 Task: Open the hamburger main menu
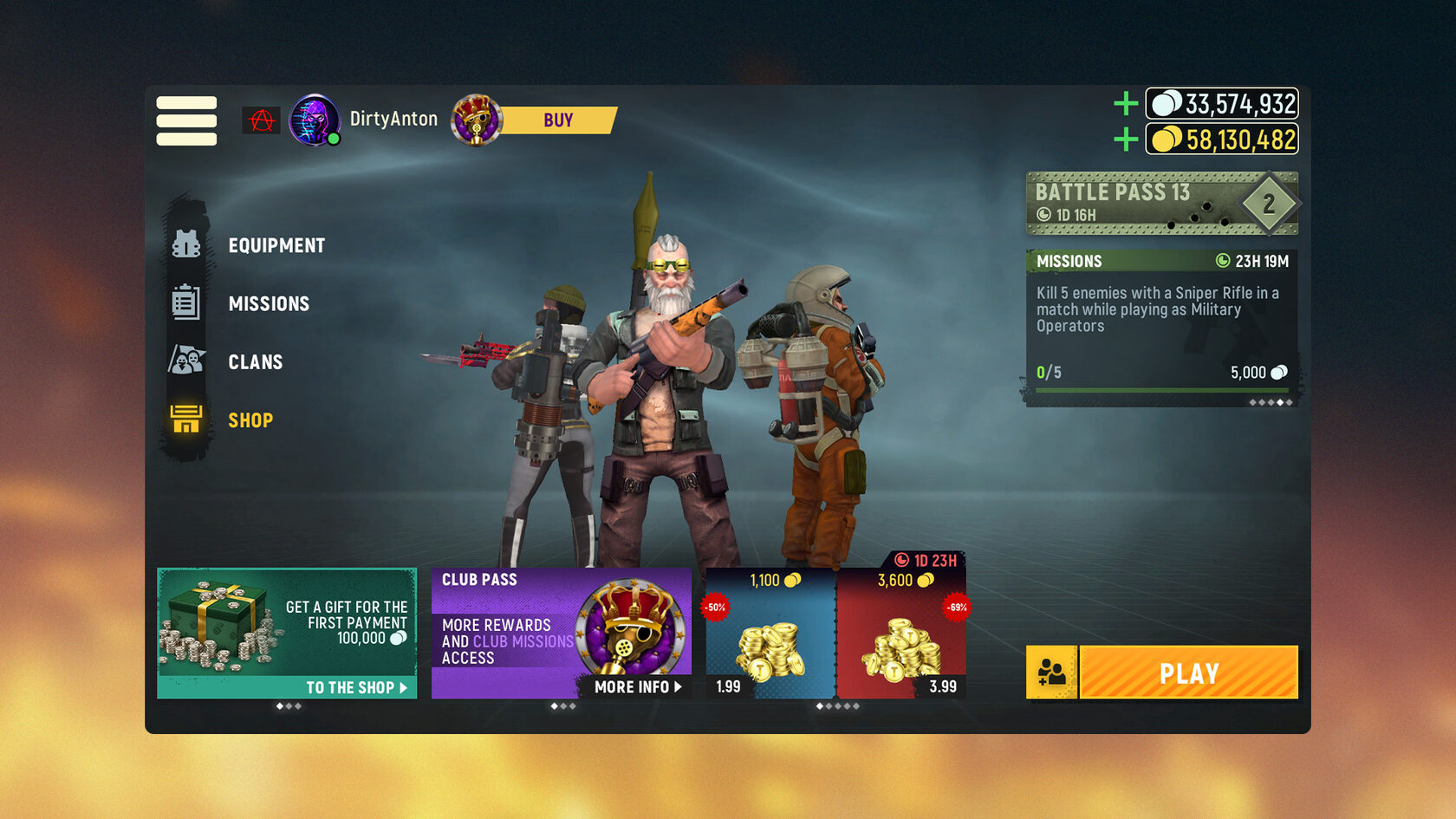[x=186, y=120]
